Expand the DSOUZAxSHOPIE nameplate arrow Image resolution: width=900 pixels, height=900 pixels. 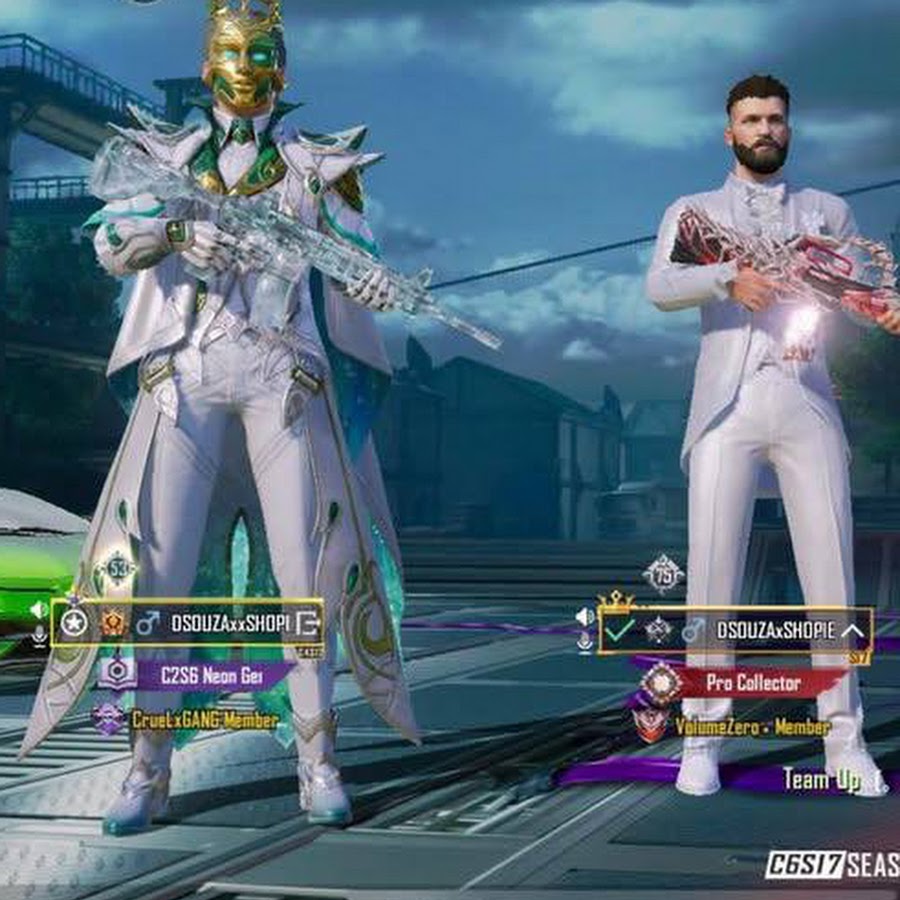(x=852, y=630)
